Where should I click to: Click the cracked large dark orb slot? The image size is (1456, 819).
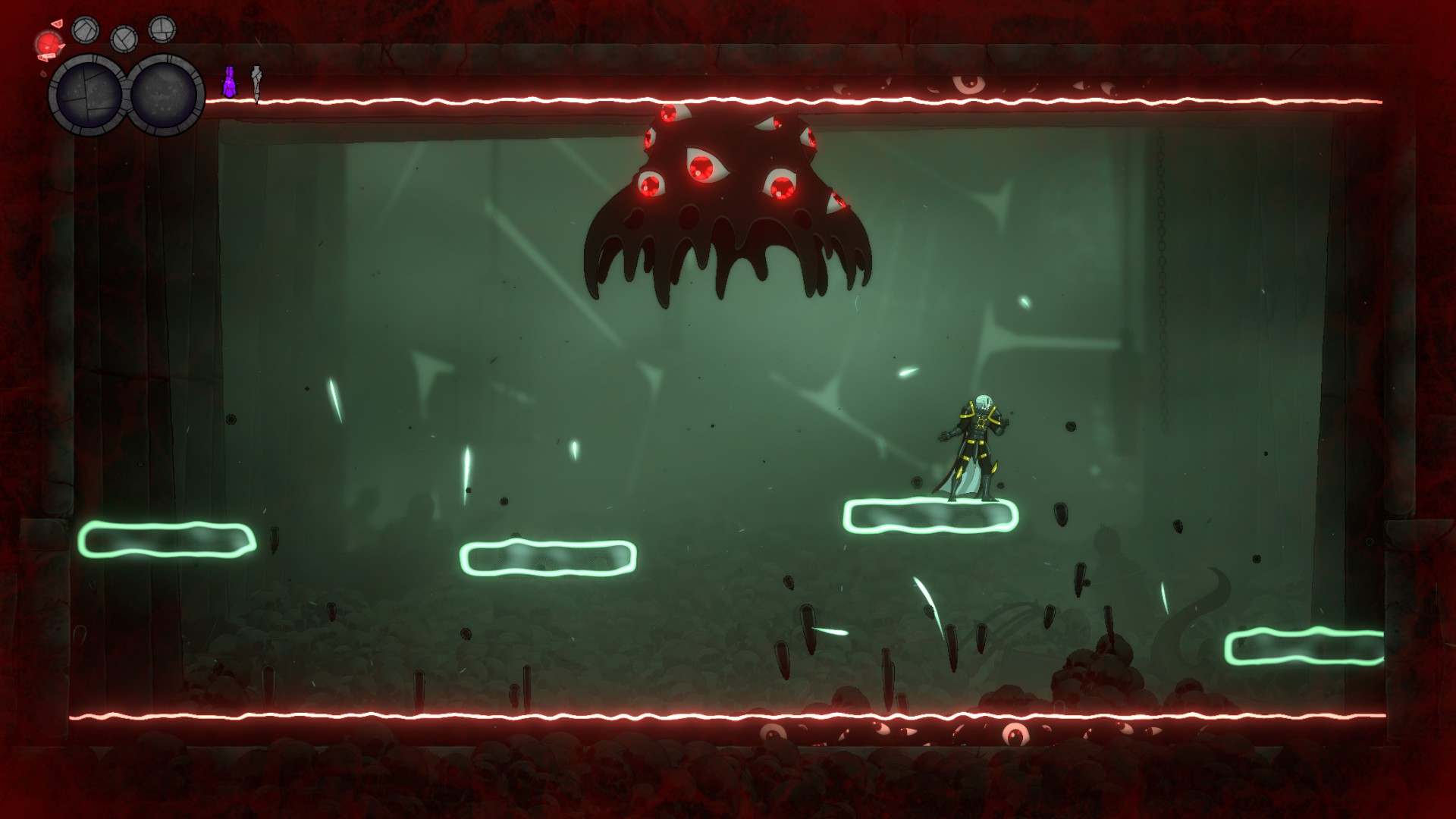coord(87,95)
